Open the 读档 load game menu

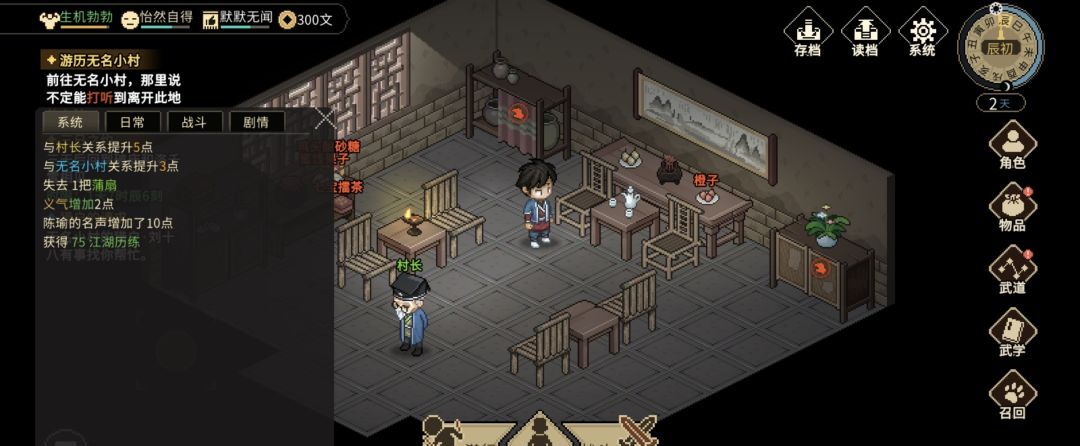tap(864, 32)
